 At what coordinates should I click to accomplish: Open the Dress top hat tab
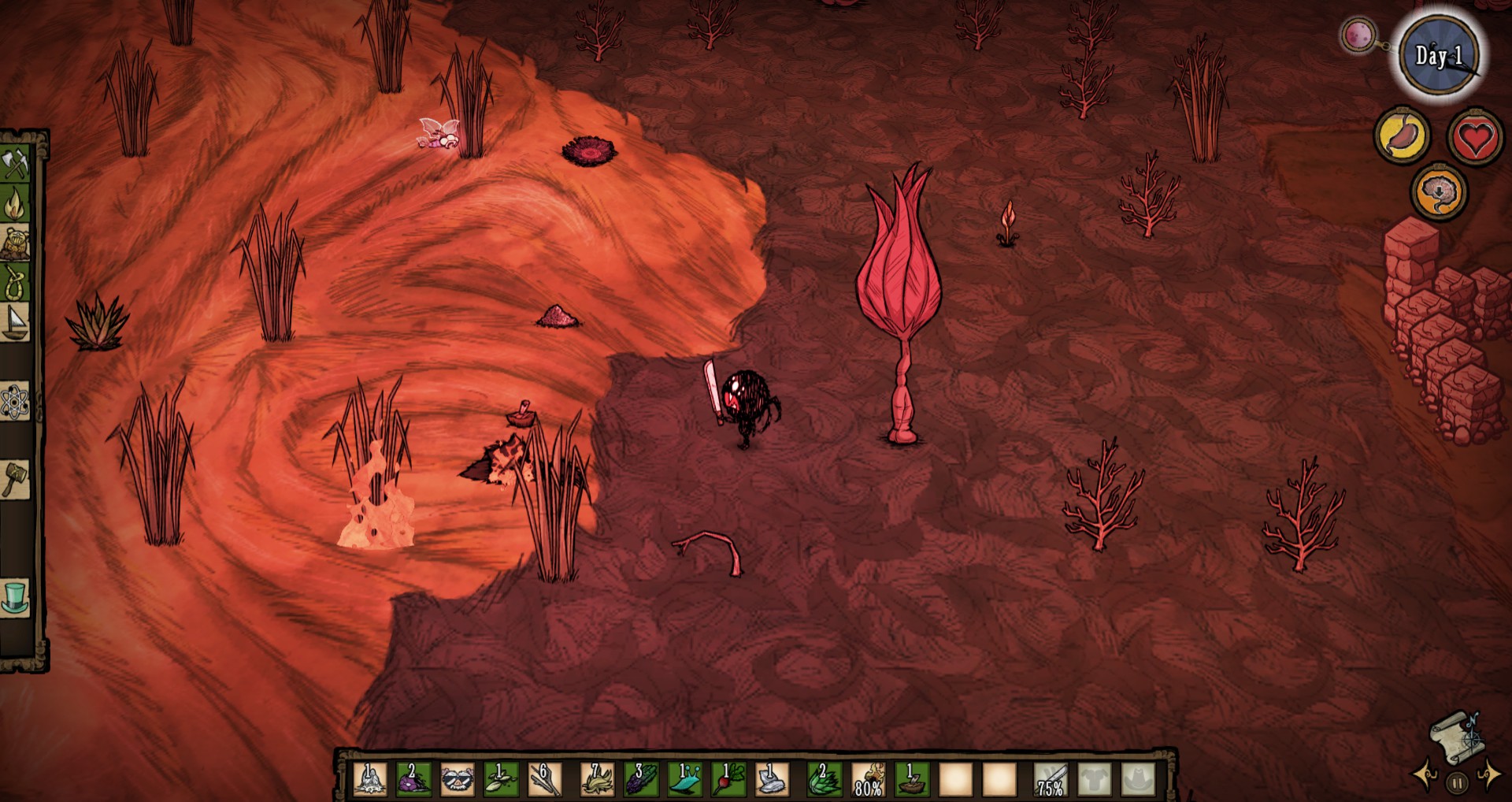click(15, 597)
